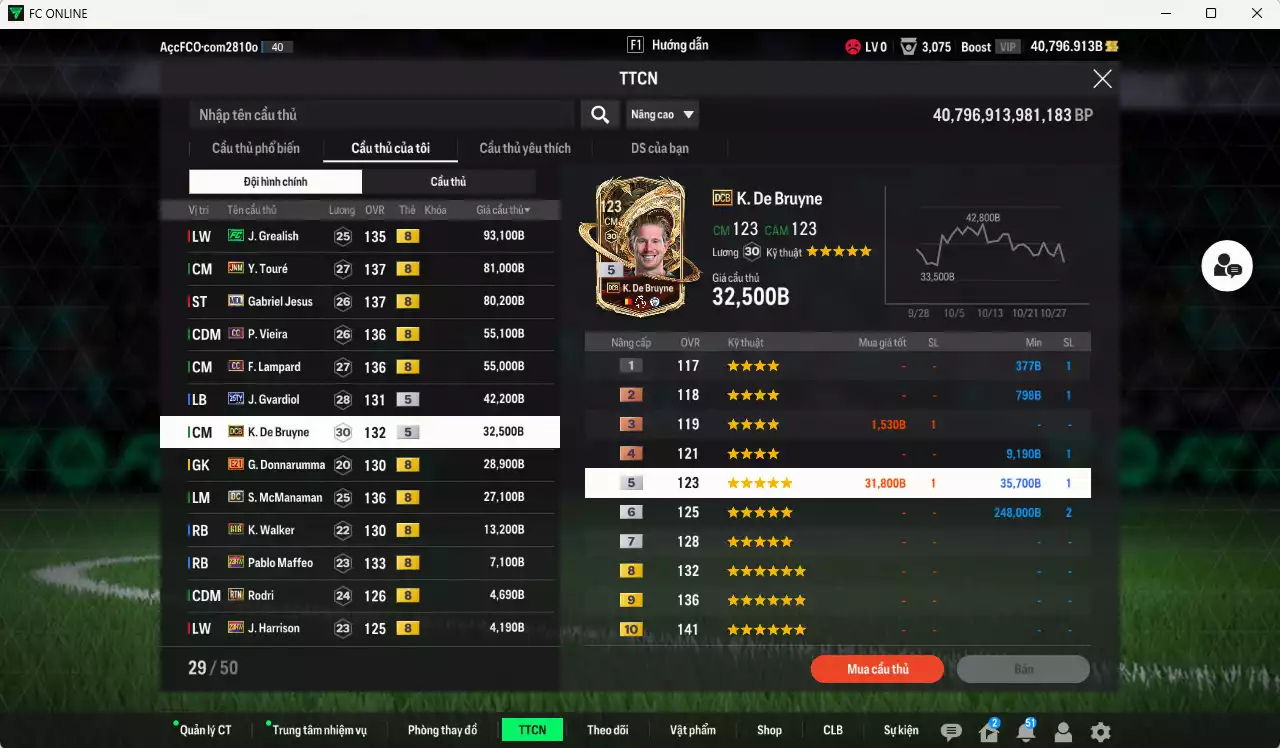Click the Mua cầu thủ button
1280x748 pixels.
[877, 669]
